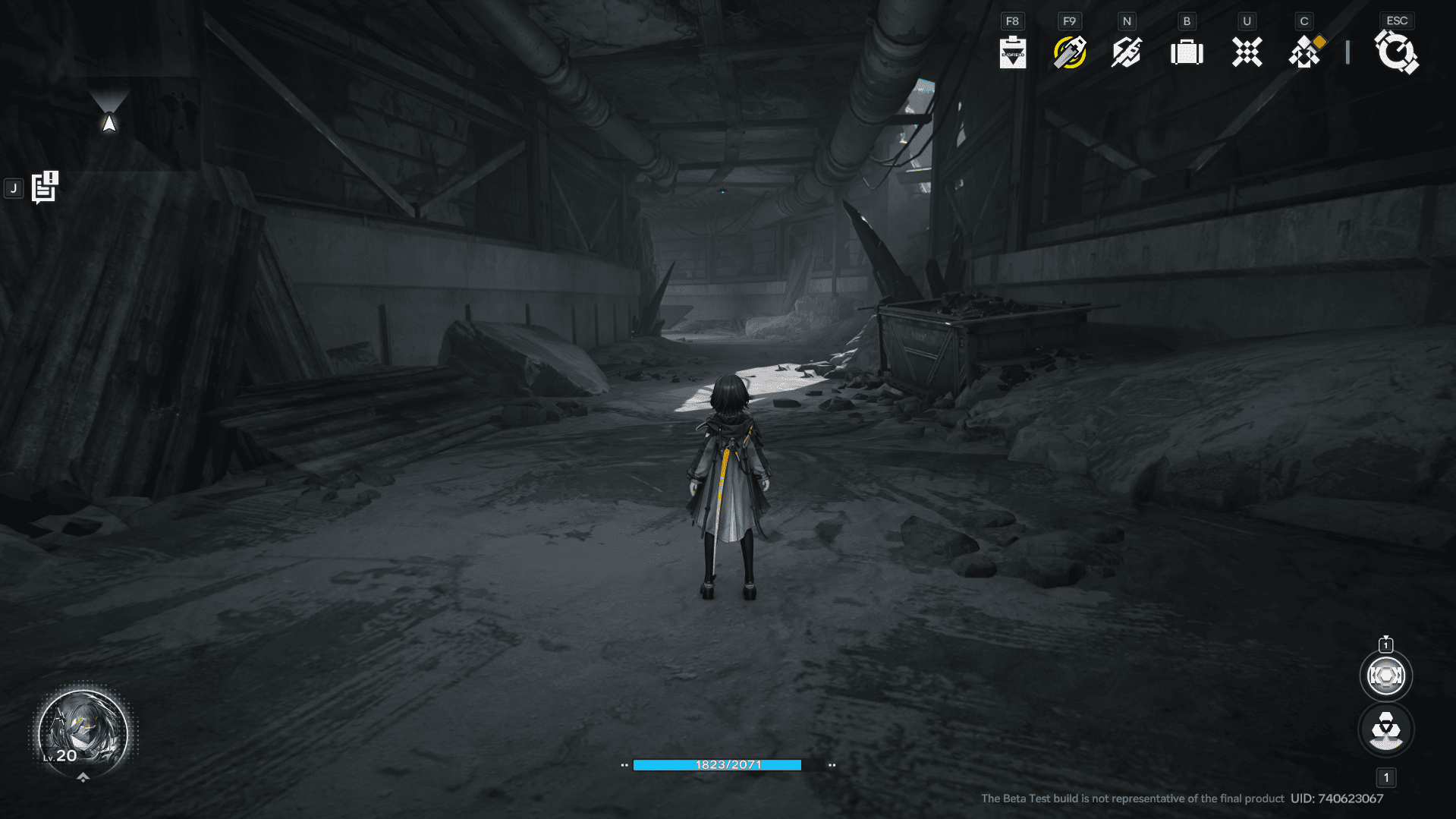Activate the hexagon gadget in the upper circle
The width and height of the screenshot is (1456, 819).
click(1385, 676)
